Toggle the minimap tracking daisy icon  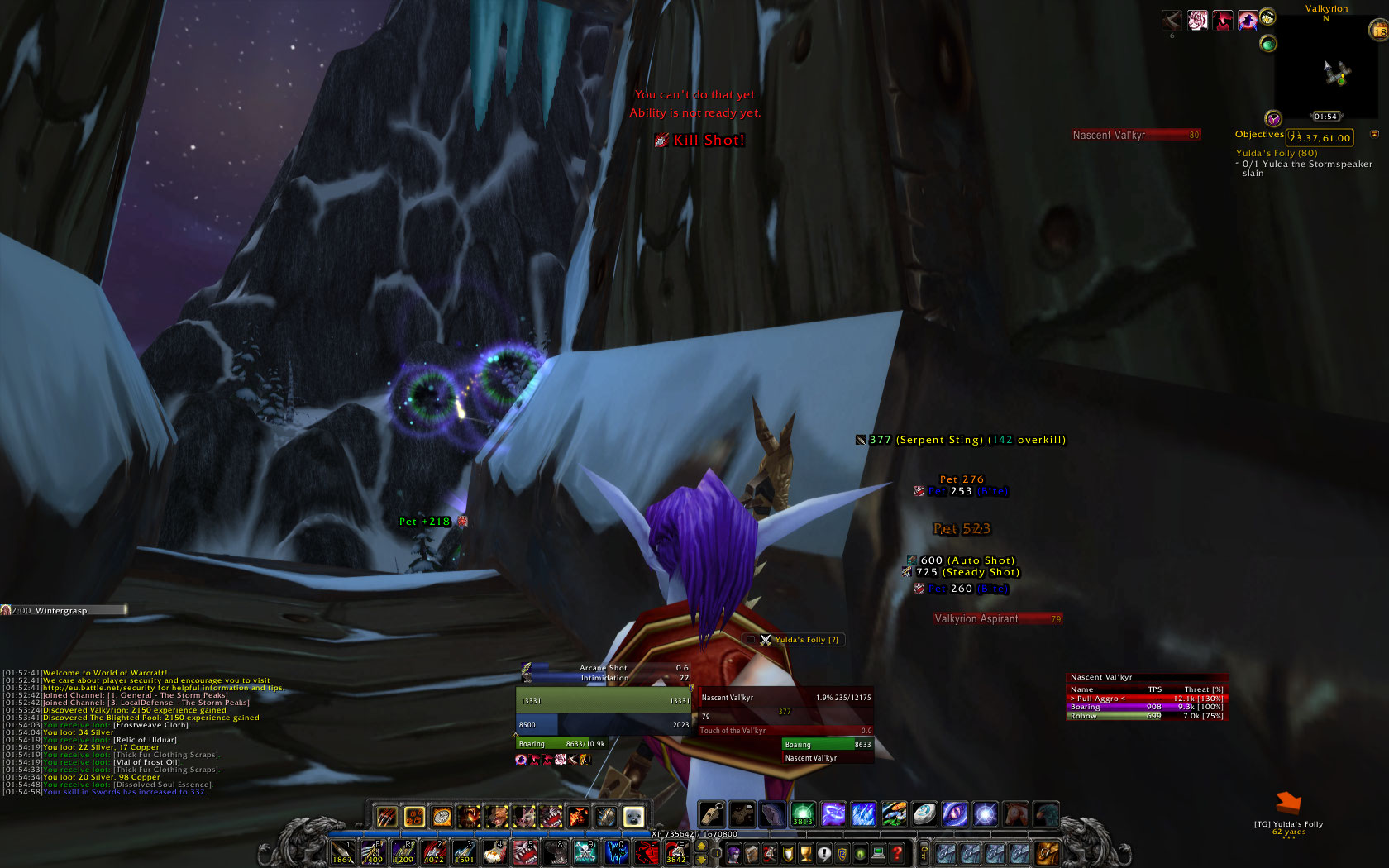click(x=1267, y=18)
